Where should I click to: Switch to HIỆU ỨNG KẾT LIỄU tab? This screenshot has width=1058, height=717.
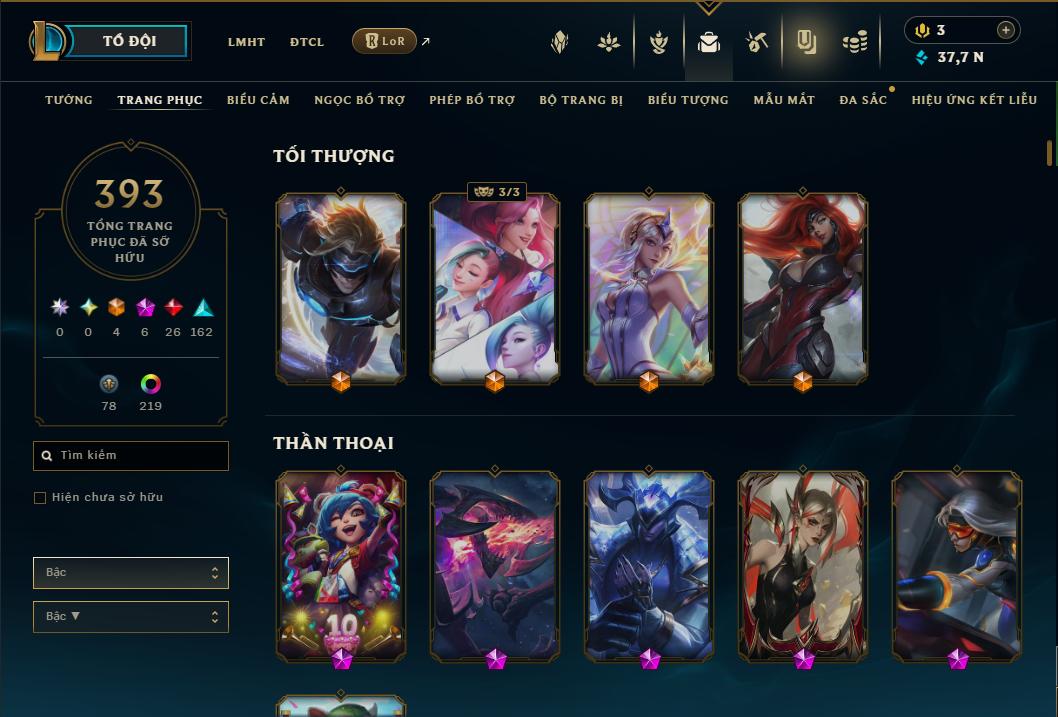click(974, 100)
